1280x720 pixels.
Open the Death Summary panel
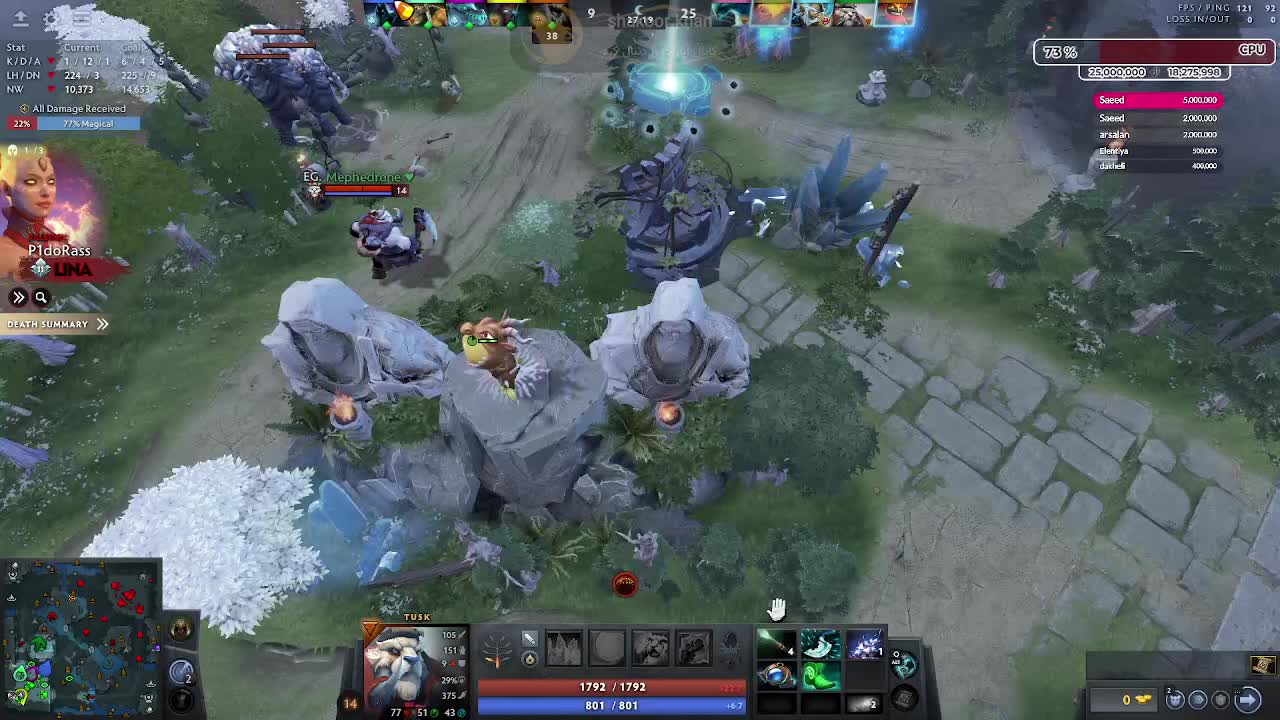[x=56, y=324]
